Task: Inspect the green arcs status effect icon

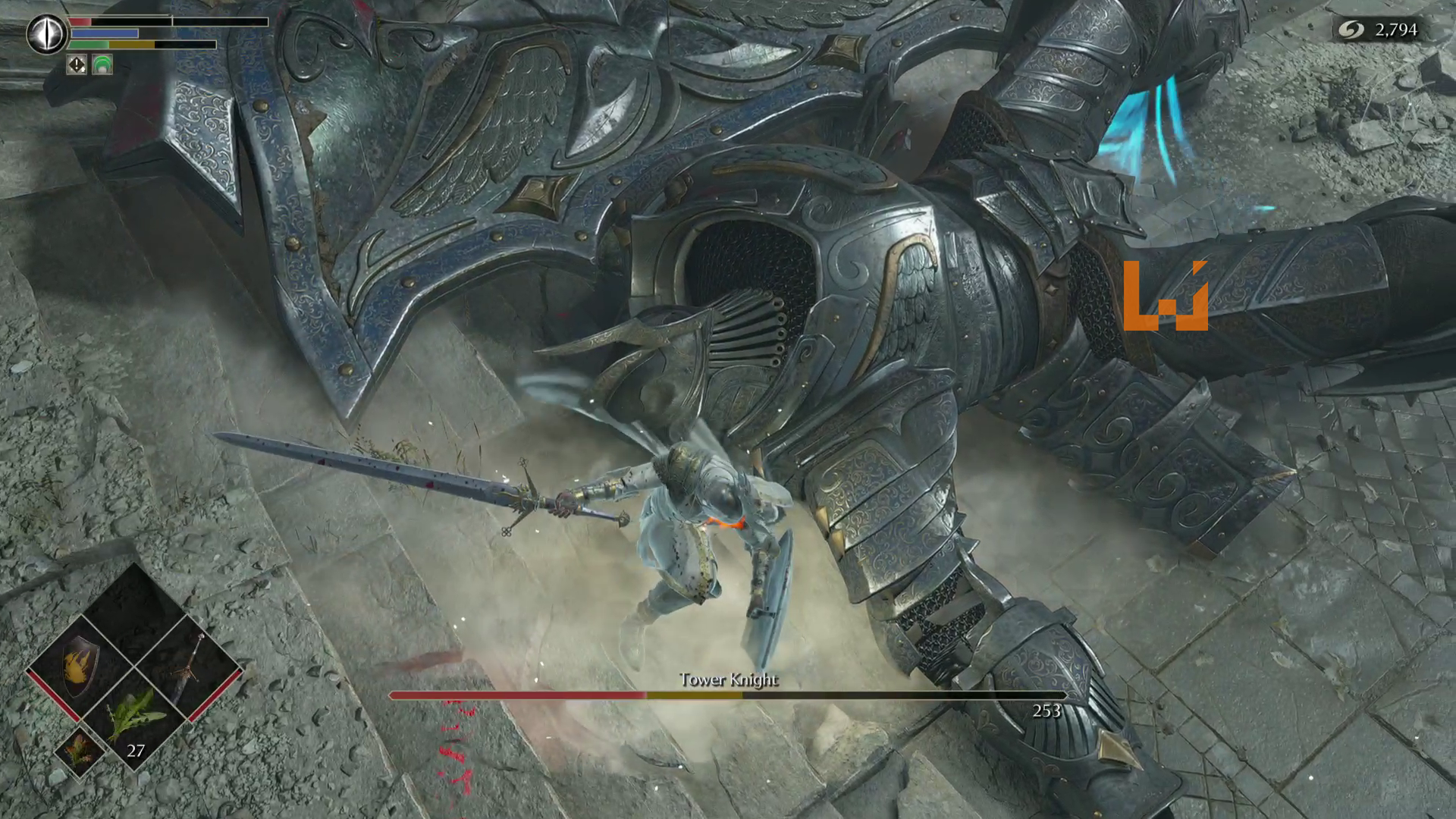Action: tap(102, 65)
